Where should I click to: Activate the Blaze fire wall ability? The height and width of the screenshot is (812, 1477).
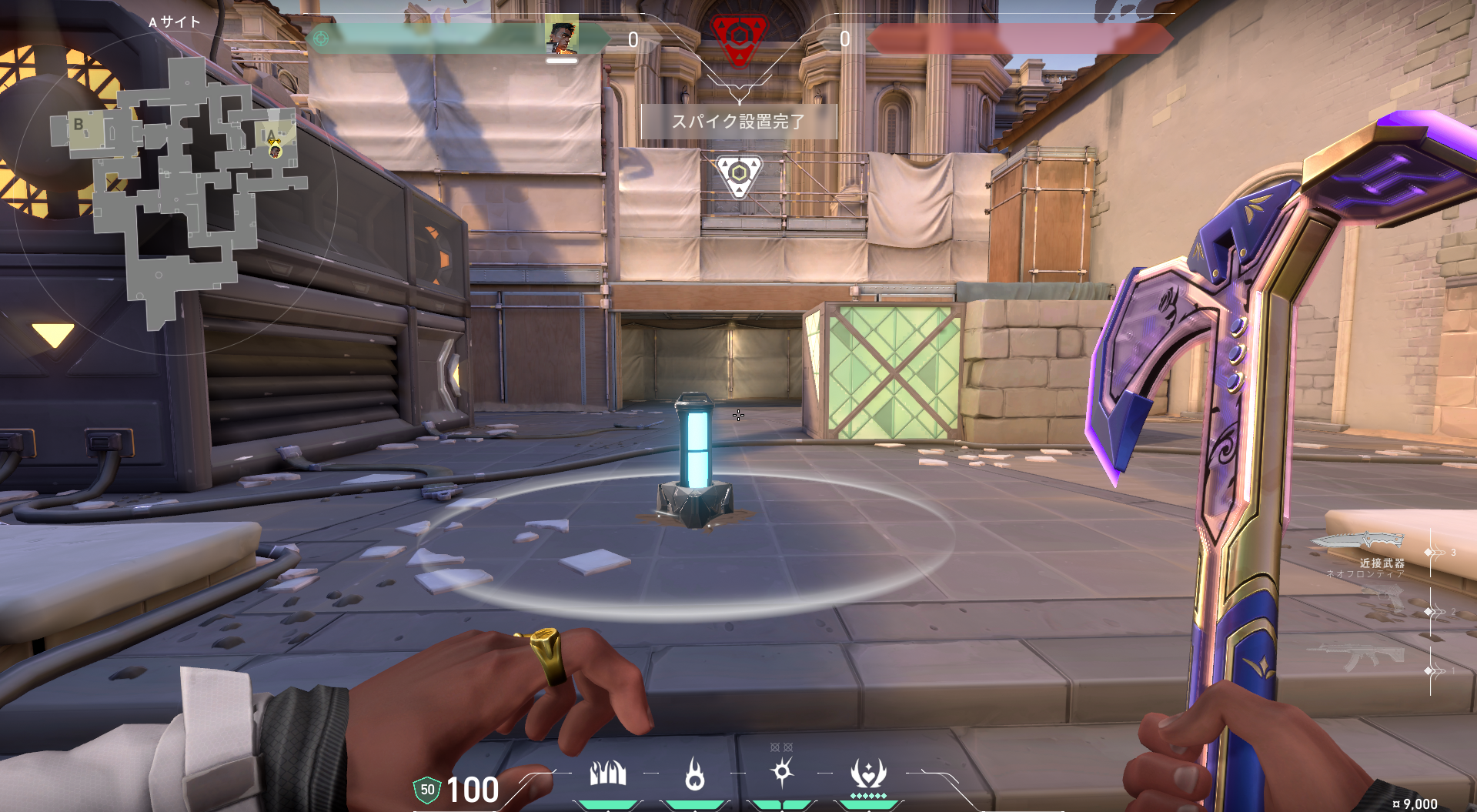coord(607,774)
